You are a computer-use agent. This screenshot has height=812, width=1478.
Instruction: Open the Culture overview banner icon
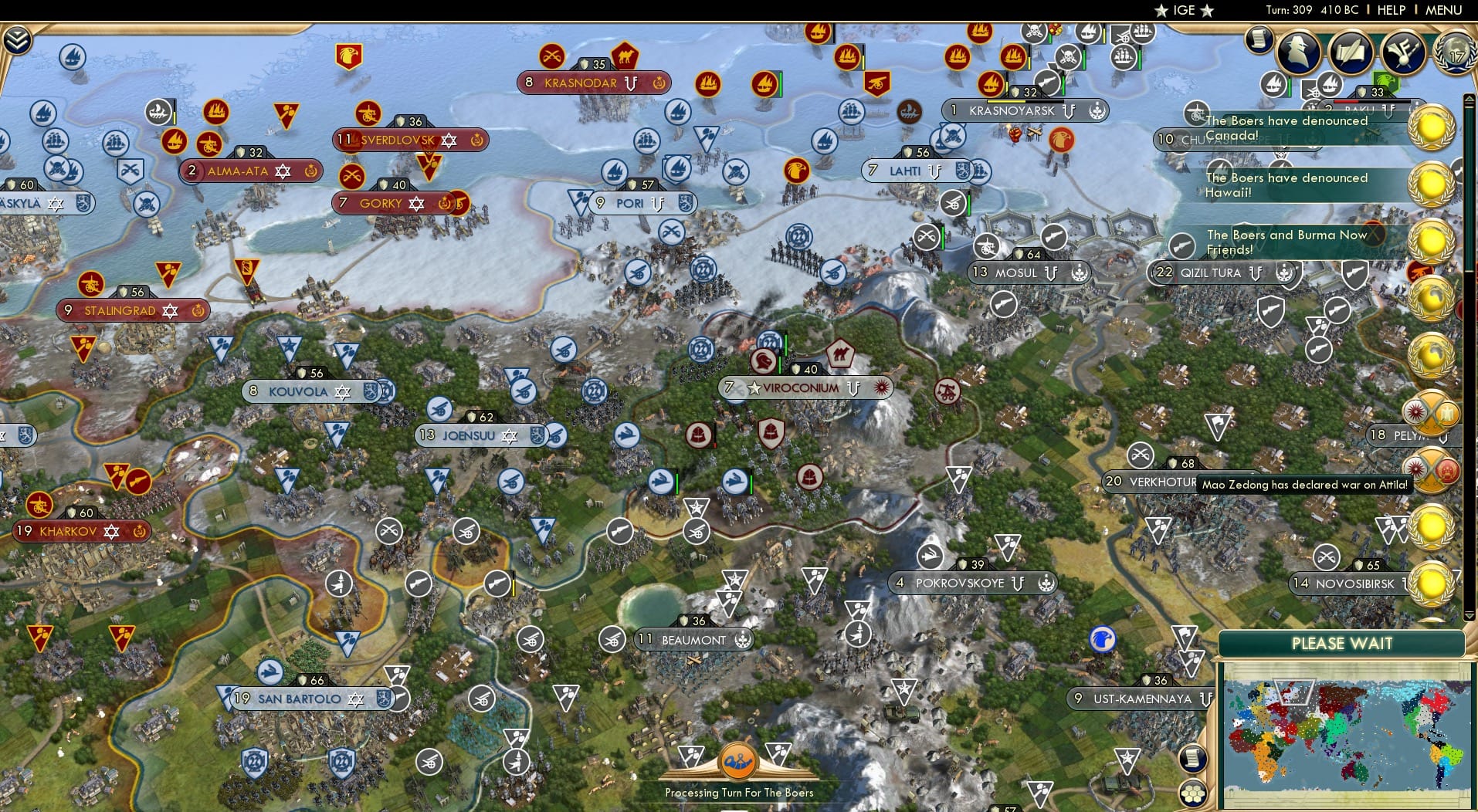click(1404, 52)
